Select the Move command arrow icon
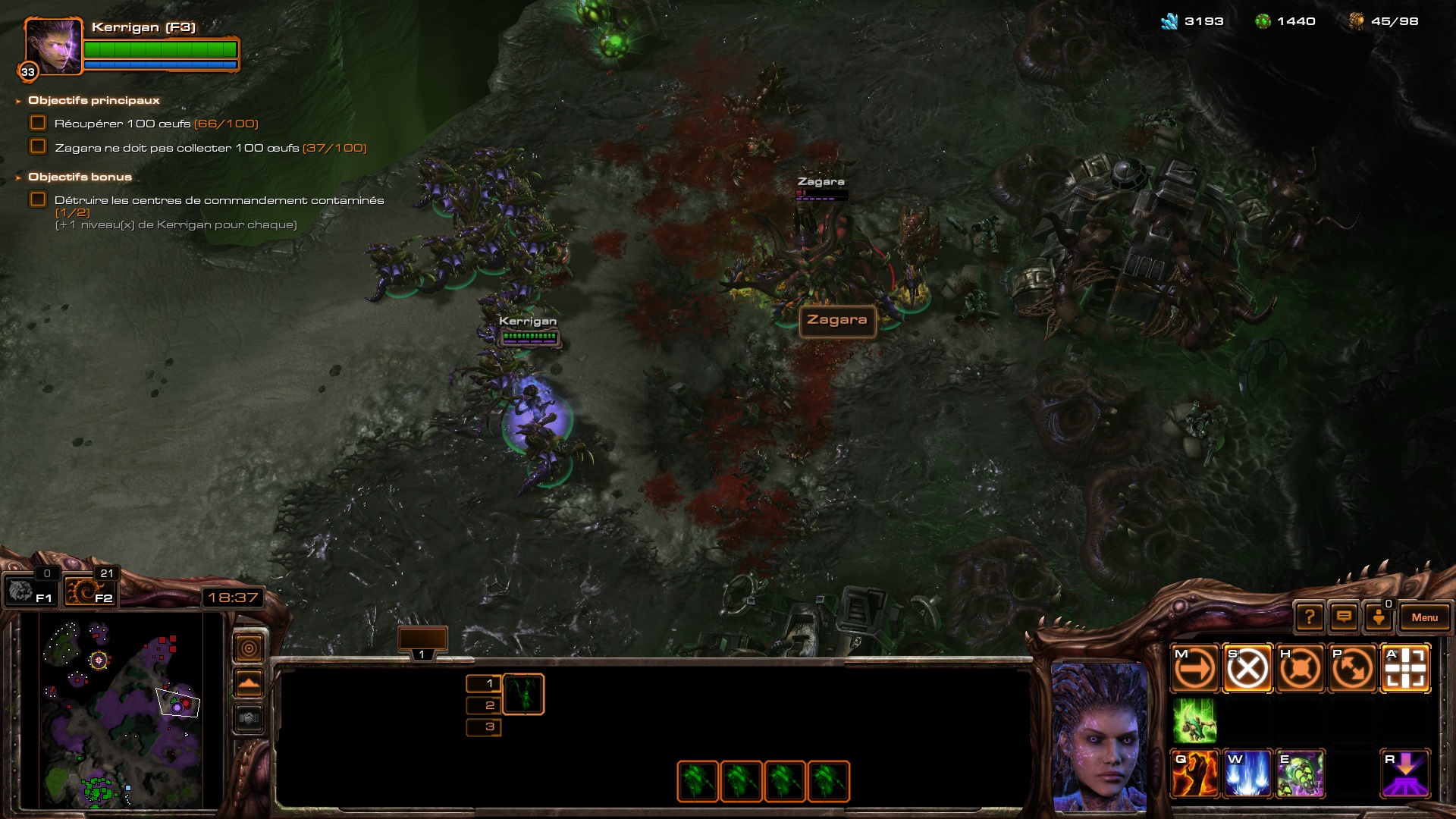 coord(1195,669)
